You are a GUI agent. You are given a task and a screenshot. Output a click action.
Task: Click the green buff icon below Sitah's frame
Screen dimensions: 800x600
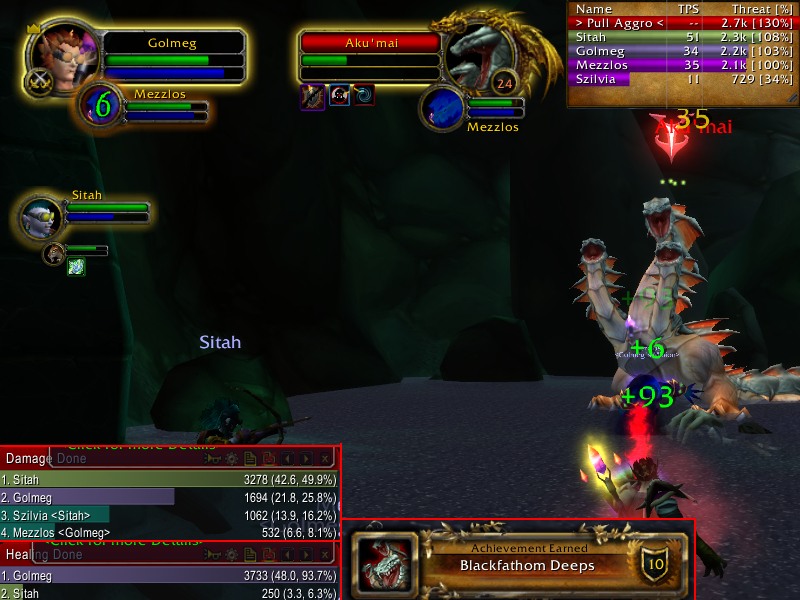(77, 266)
